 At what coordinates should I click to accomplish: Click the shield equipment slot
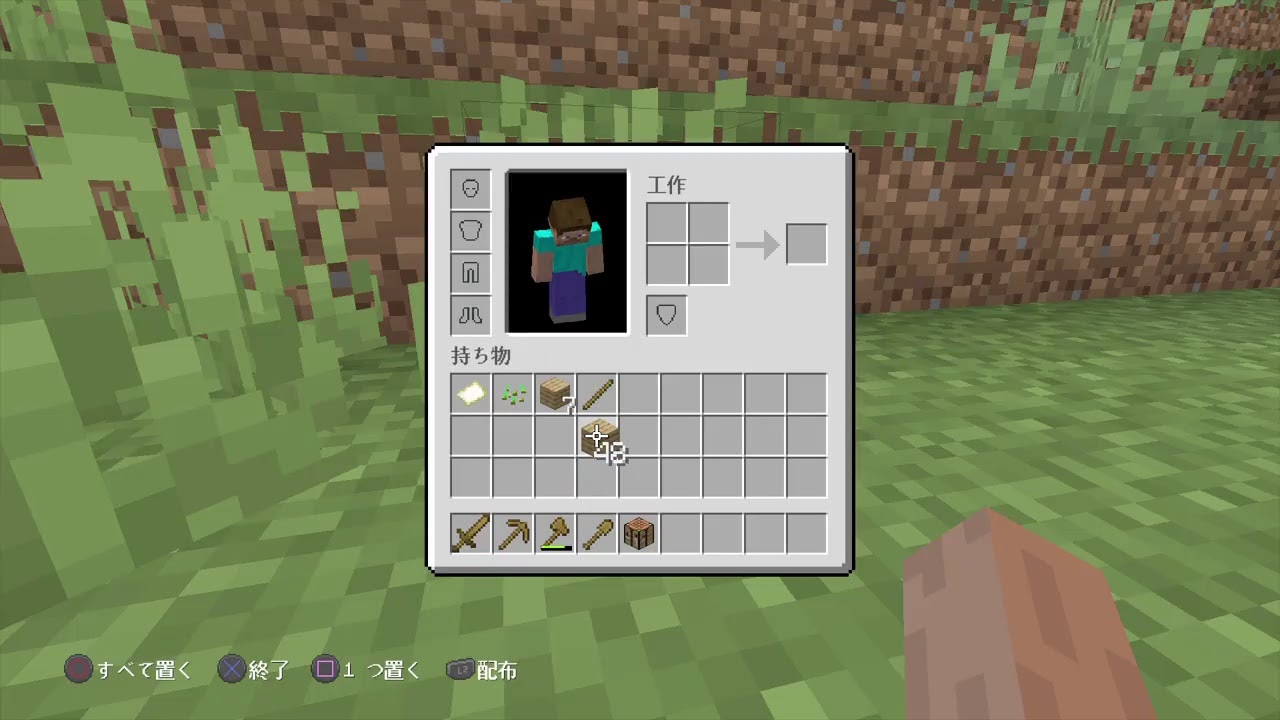[666, 315]
